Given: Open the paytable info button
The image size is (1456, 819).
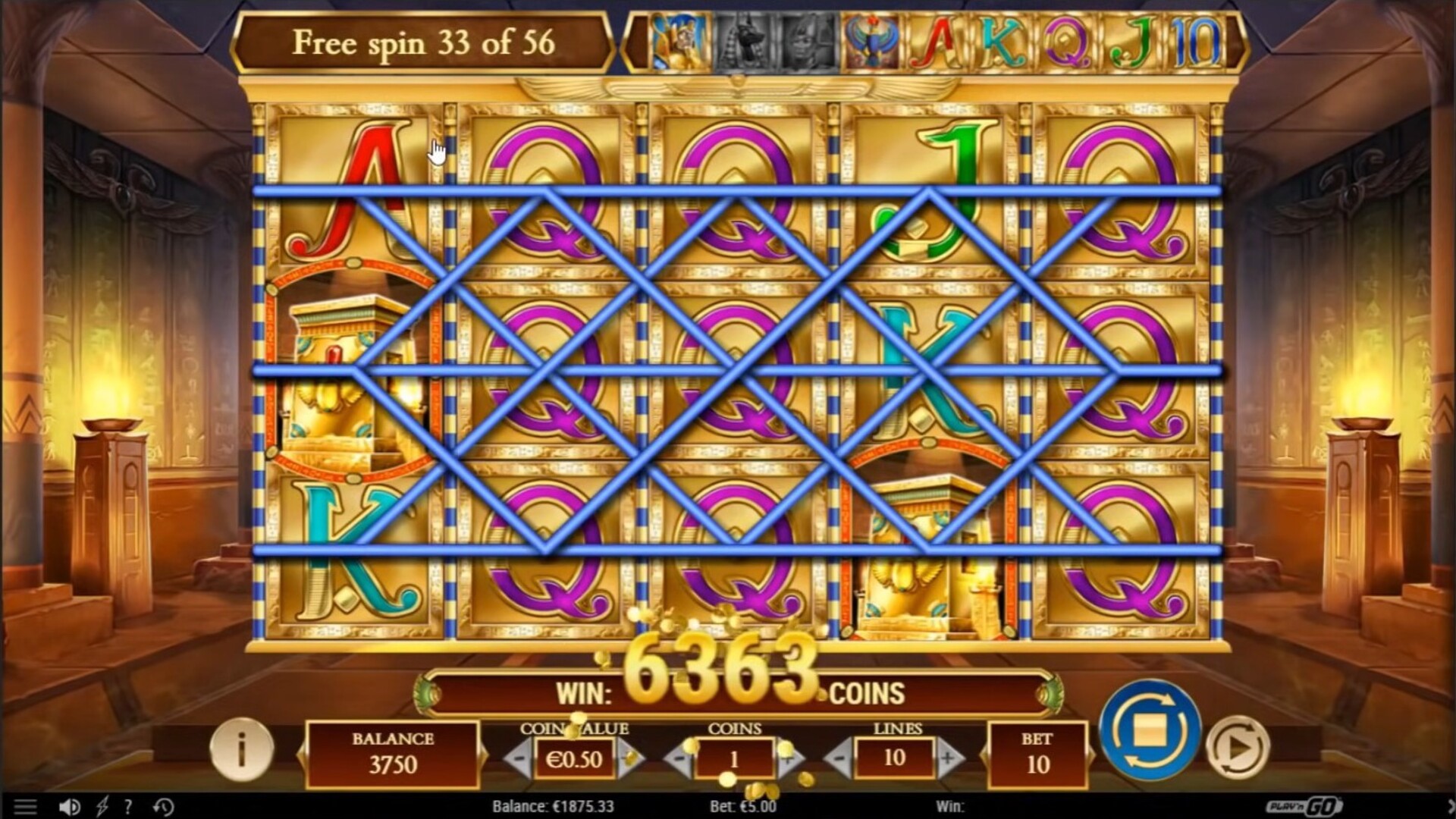Looking at the screenshot, I should pos(241,750).
